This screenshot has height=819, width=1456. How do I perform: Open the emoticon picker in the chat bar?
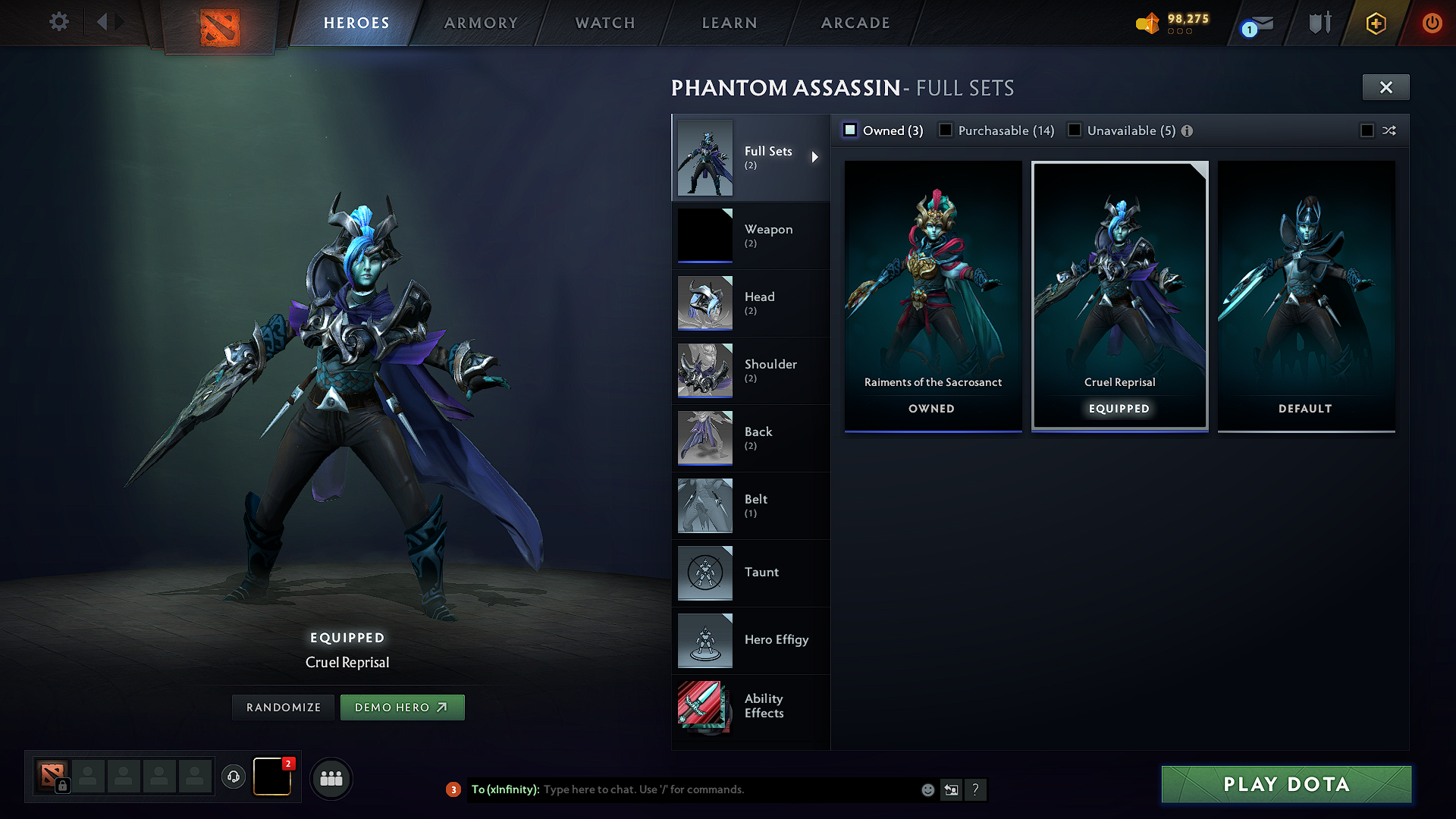927,789
